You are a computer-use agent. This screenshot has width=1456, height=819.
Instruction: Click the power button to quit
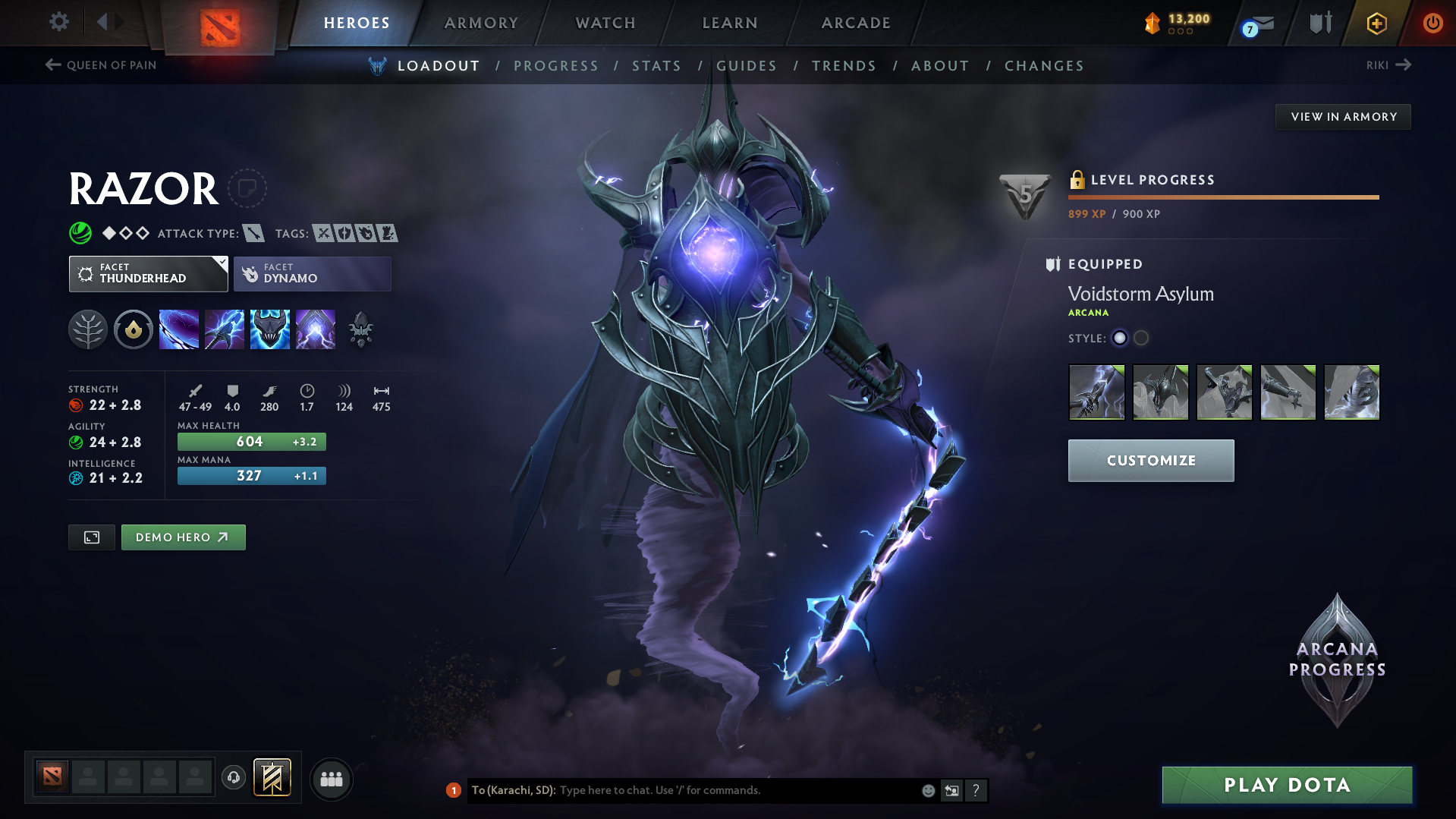coord(1432,23)
